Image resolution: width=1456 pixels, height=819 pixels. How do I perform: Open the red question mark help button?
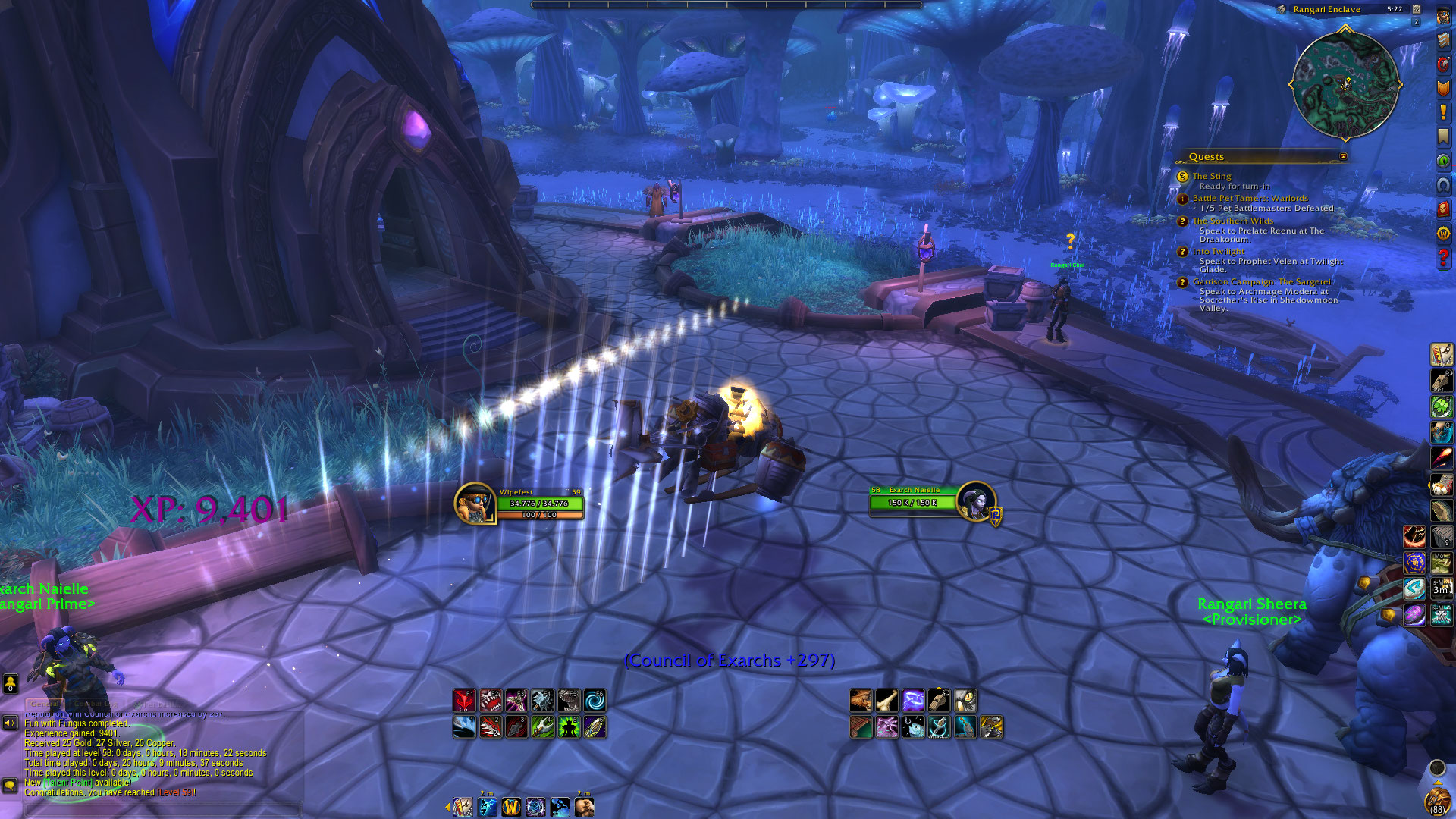point(1443,259)
